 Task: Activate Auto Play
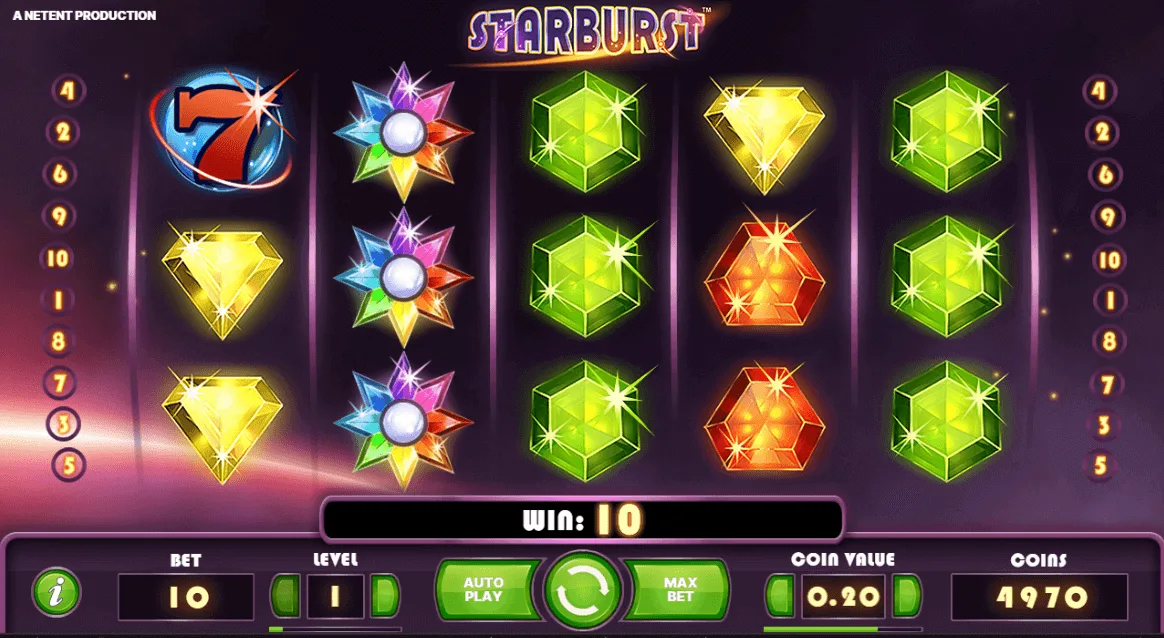click(485, 590)
